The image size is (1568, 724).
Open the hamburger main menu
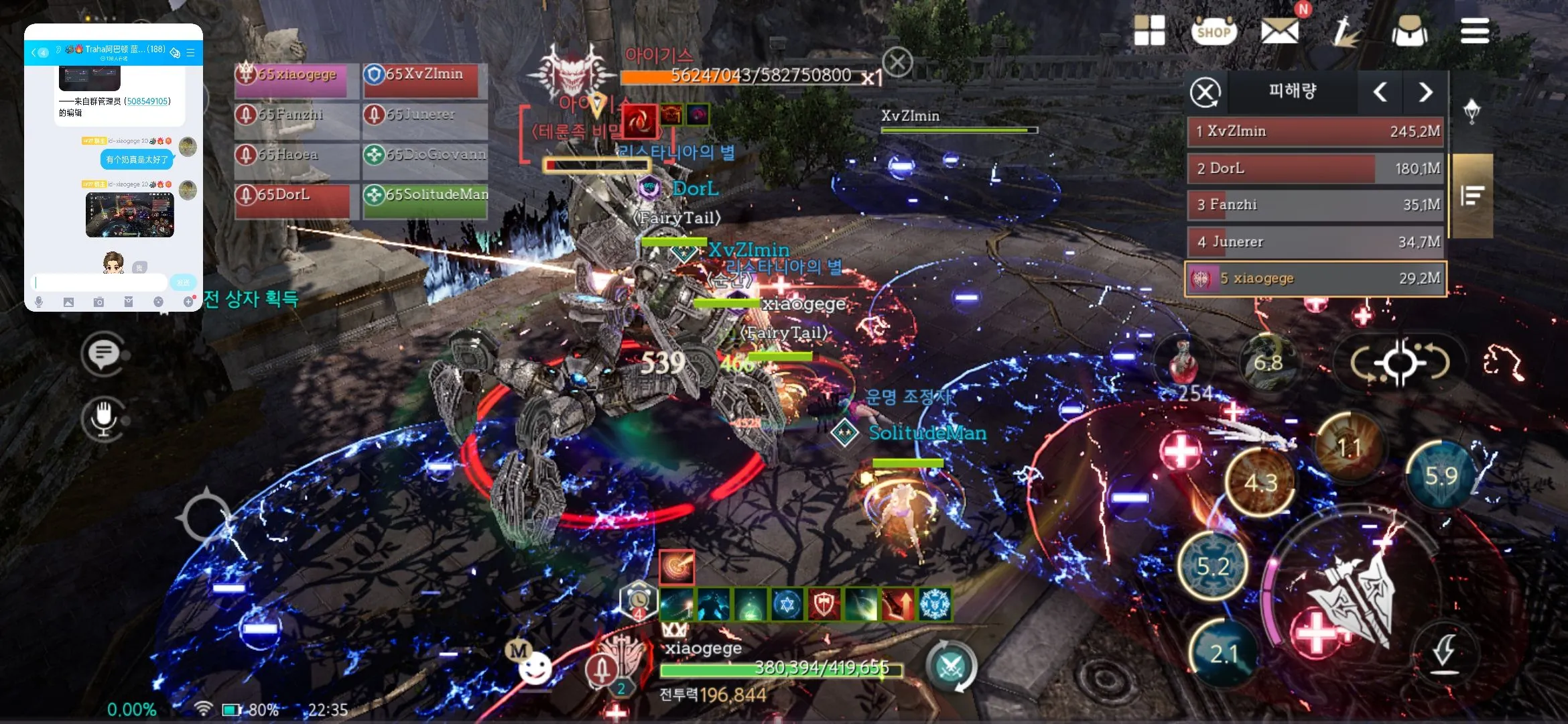[x=1474, y=31]
